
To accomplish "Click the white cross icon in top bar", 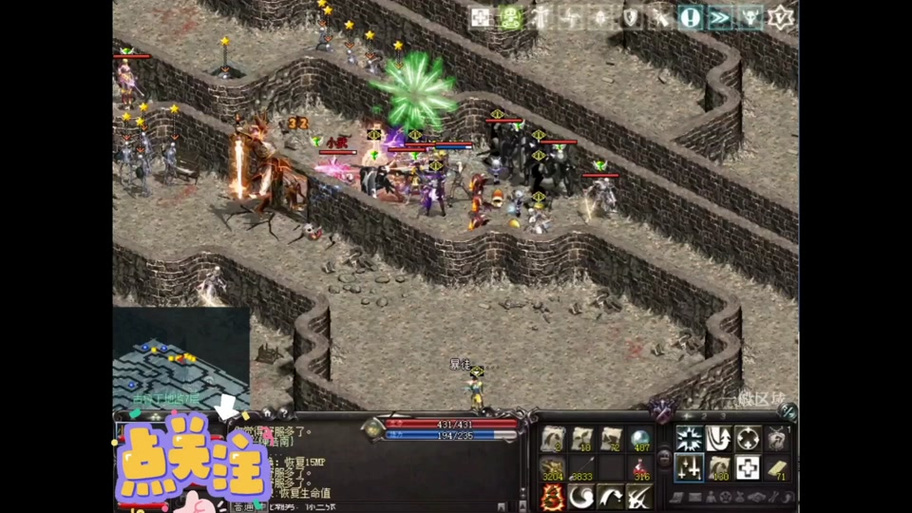I will point(481,17).
